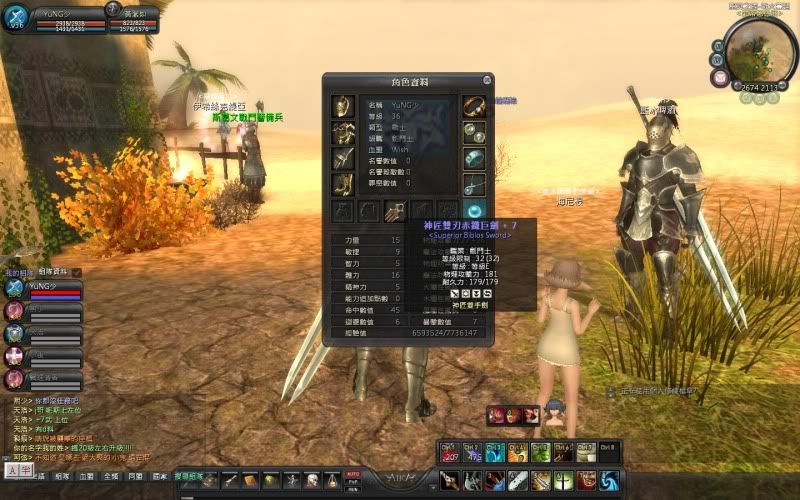800x500 pixels.
Task: Switch to the highlighted green chat tab
Action: [x=187, y=477]
